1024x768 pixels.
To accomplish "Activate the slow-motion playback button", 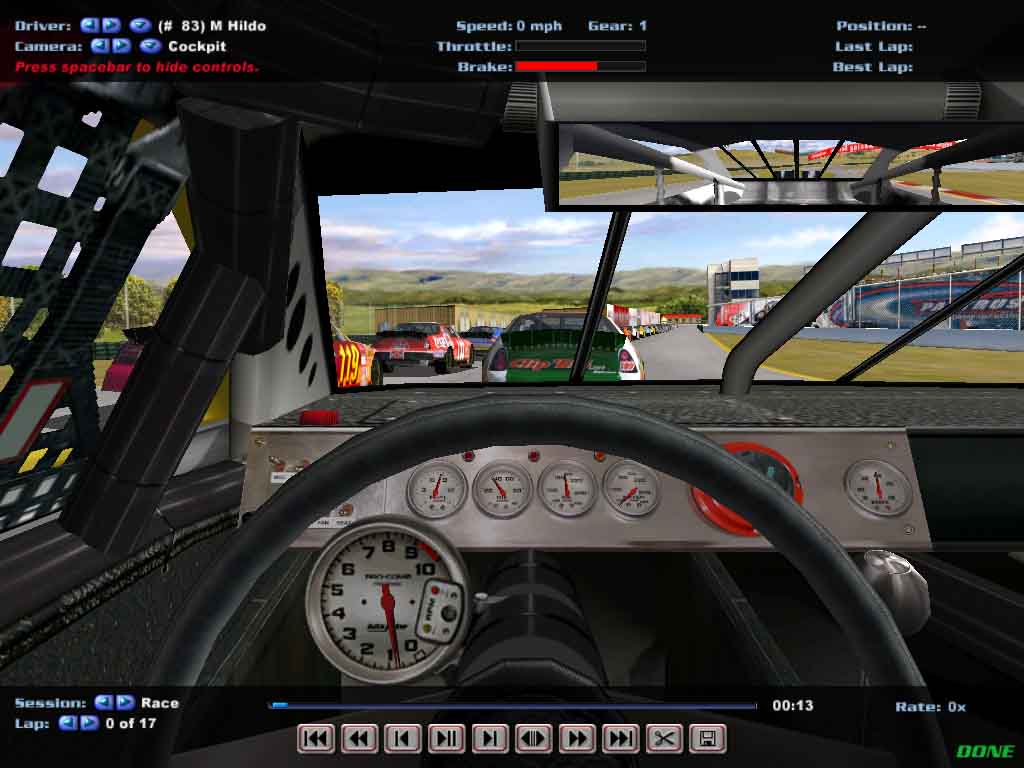I will tap(533, 739).
